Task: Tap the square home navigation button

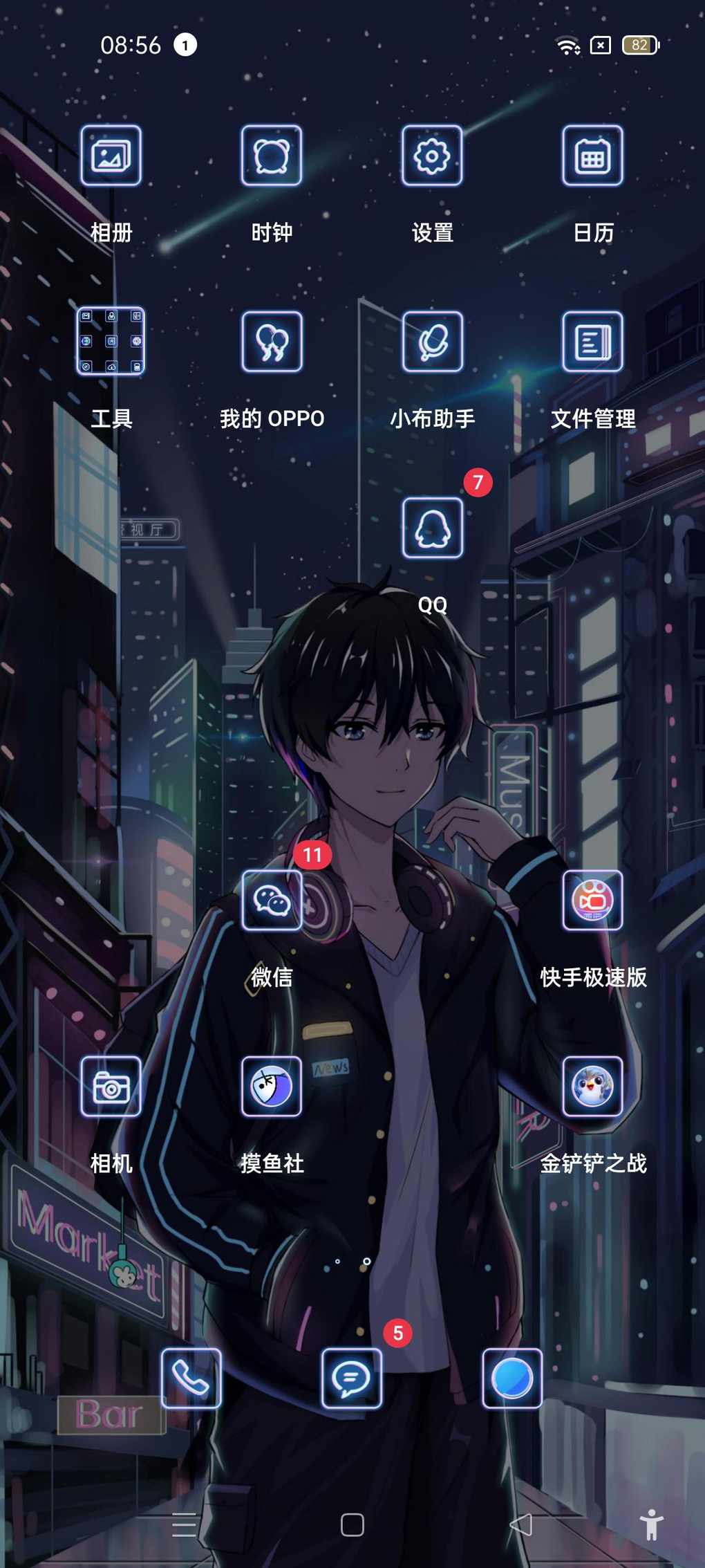Action: pos(352,1524)
